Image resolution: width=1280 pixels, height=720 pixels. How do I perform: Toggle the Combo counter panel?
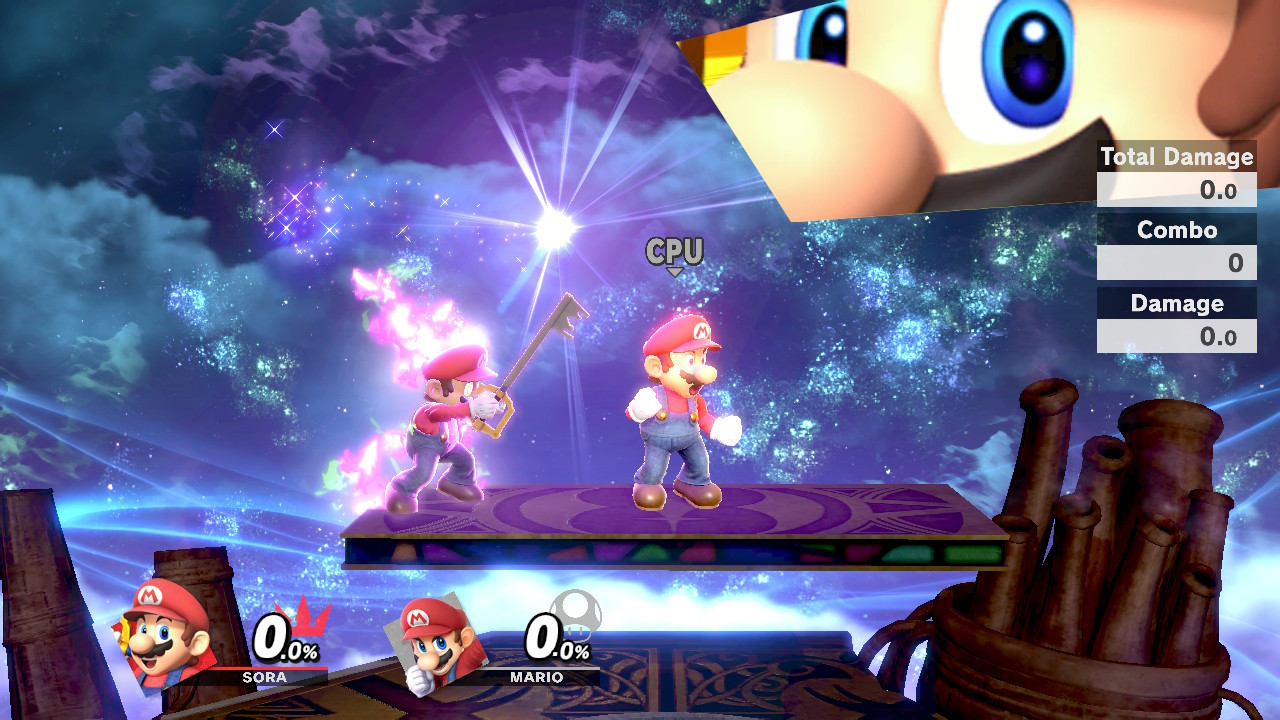pyautogui.click(x=1176, y=248)
